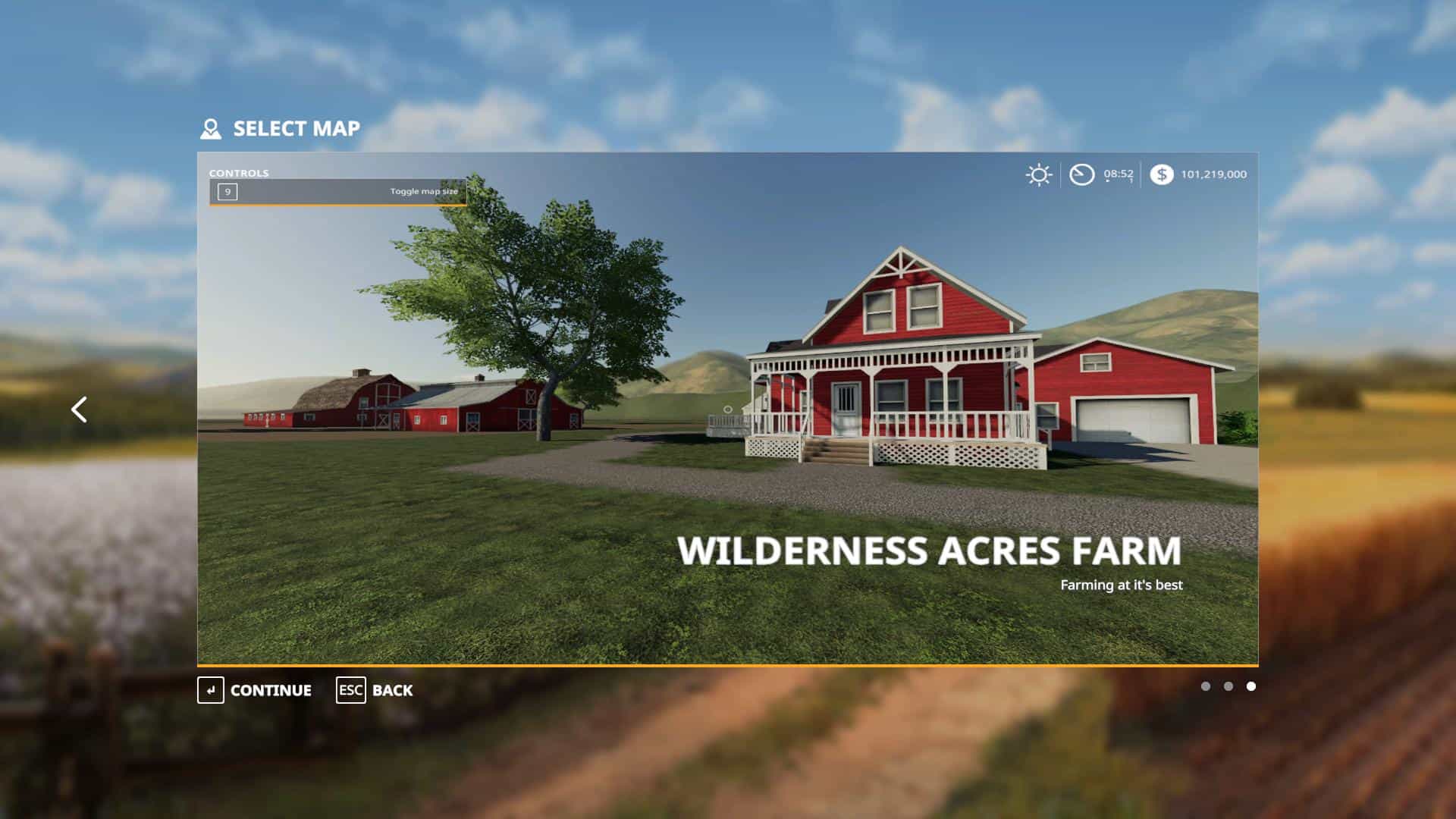This screenshot has width=1456, height=819.
Task: Click the highlighted white page indicator dot
Action: [x=1251, y=686]
